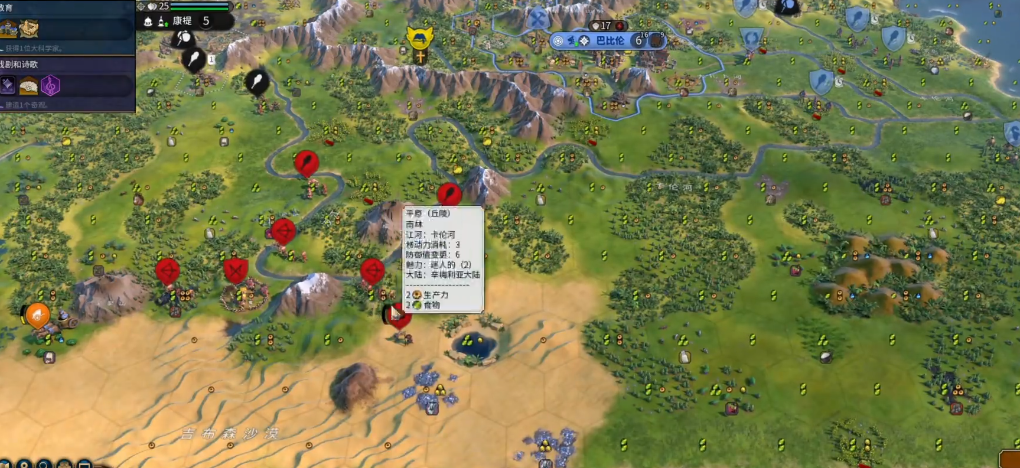Select the orange unit flag beside the desert
The width and height of the screenshot is (1020, 468).
37,315
